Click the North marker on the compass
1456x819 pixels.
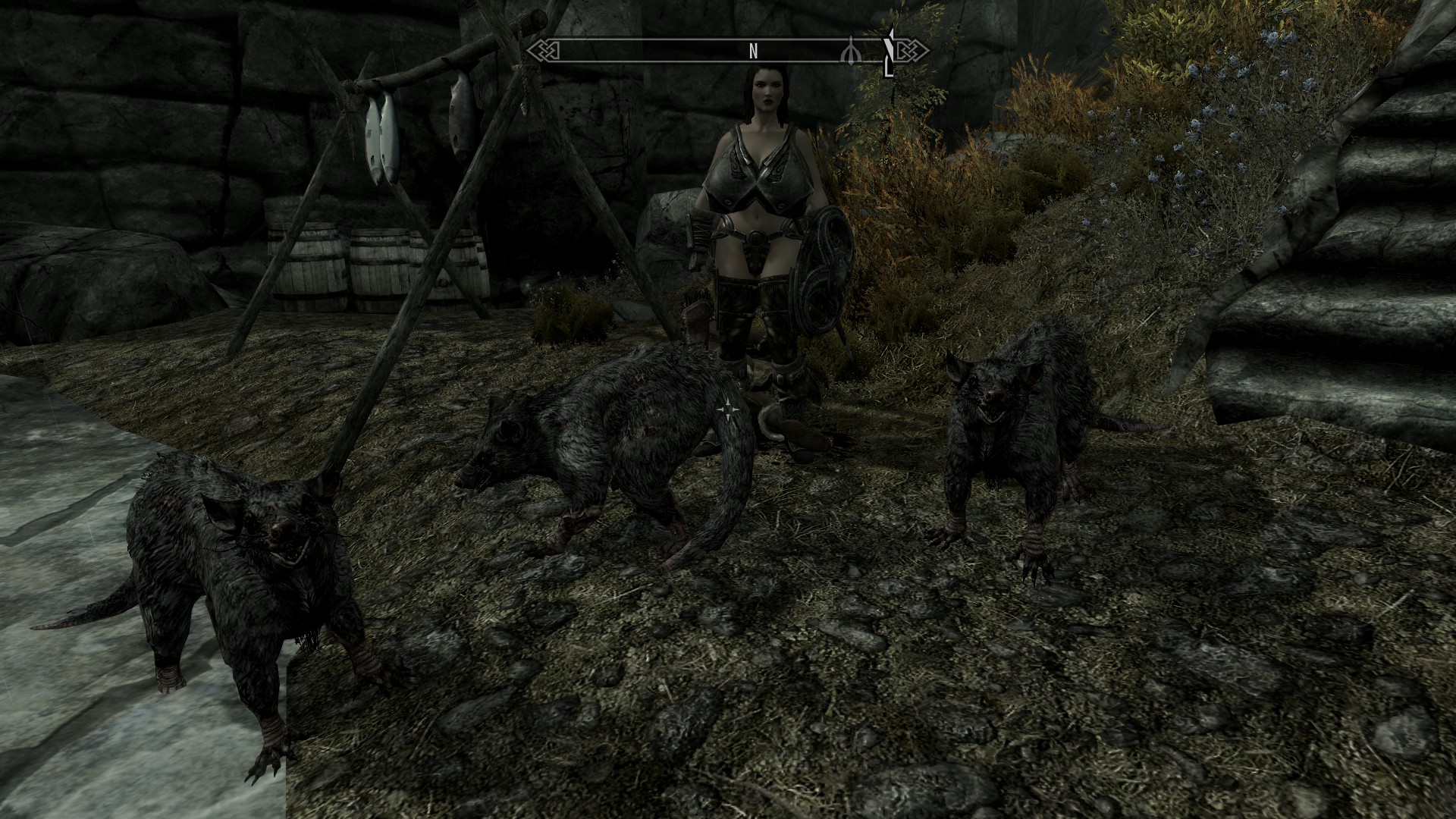click(753, 51)
